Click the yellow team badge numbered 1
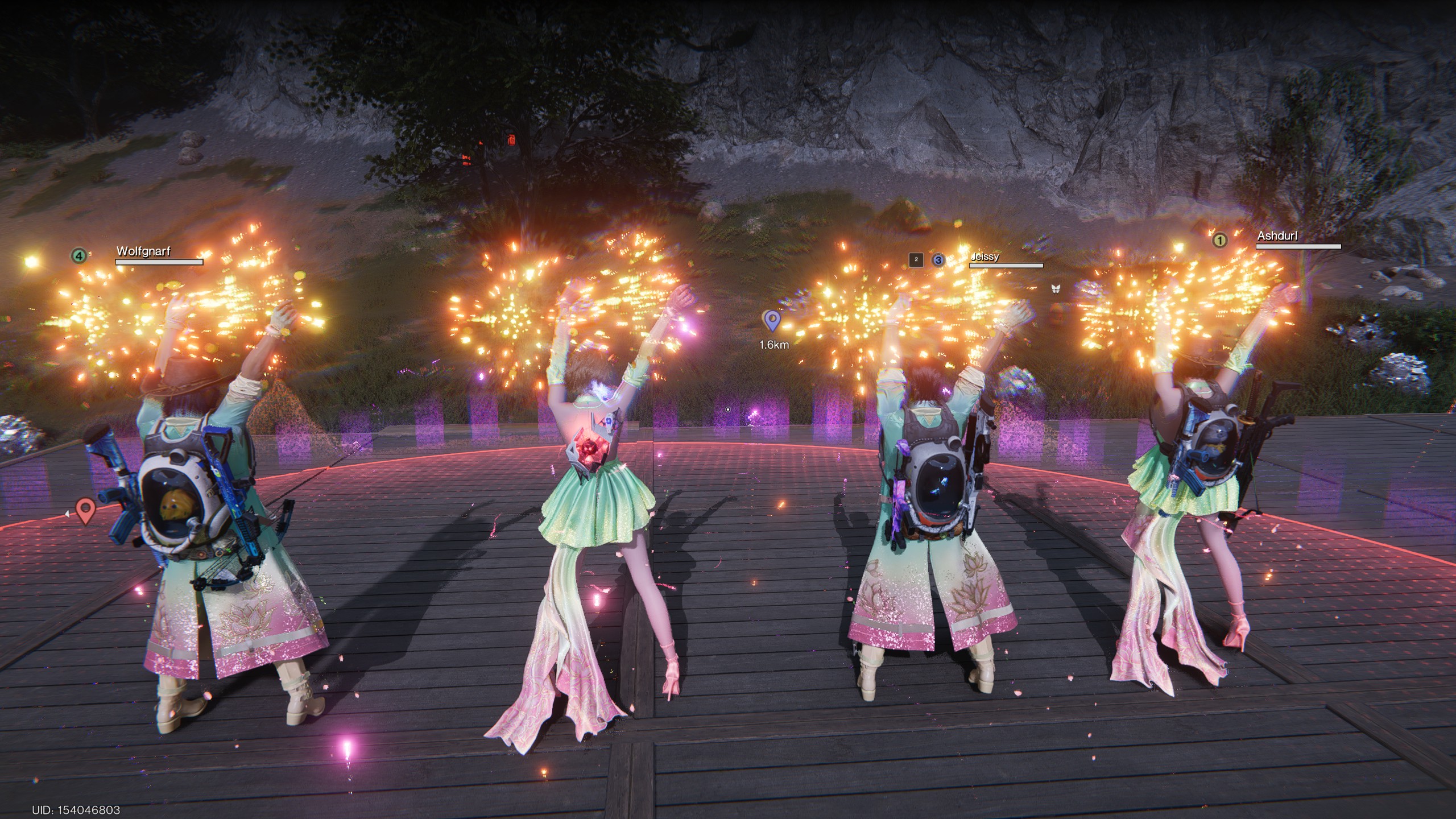This screenshot has height=819, width=1456. [1219, 241]
